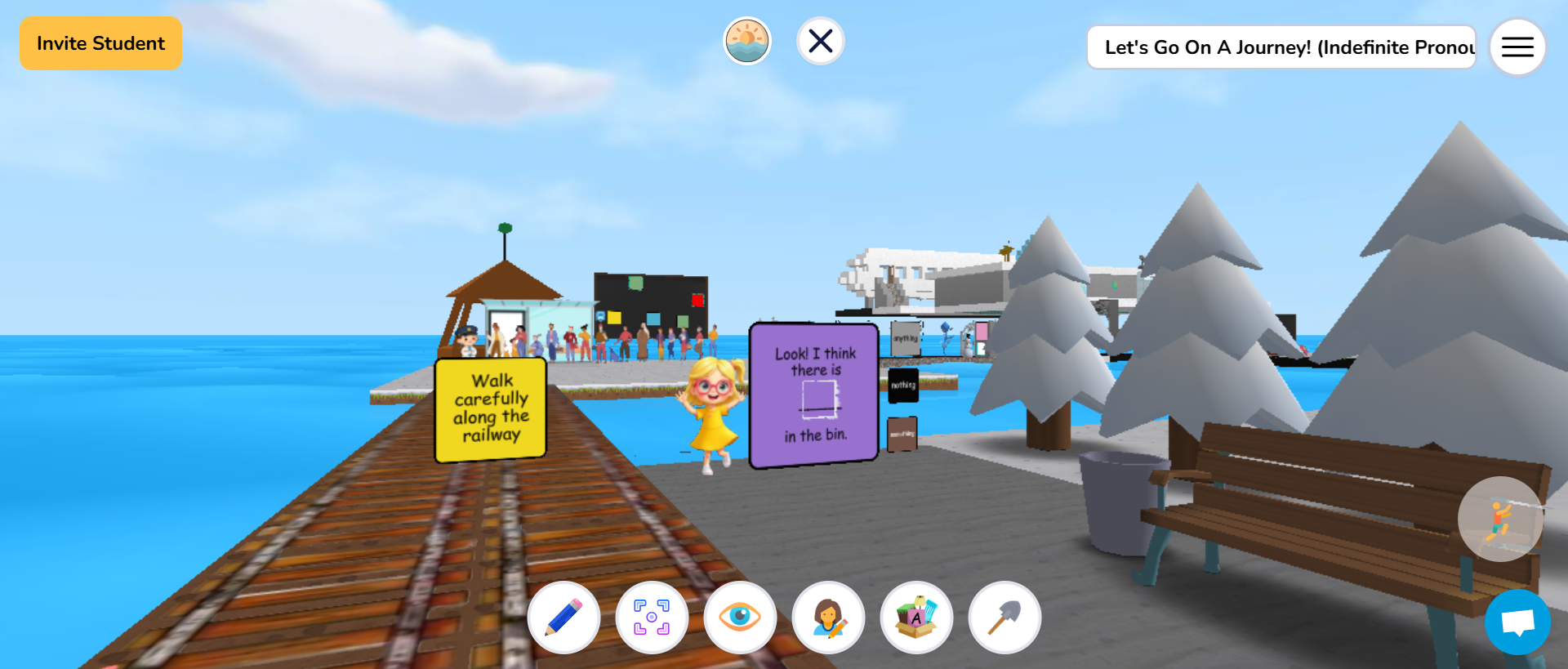
Task: Open the hamburger menu
Action: (1517, 47)
